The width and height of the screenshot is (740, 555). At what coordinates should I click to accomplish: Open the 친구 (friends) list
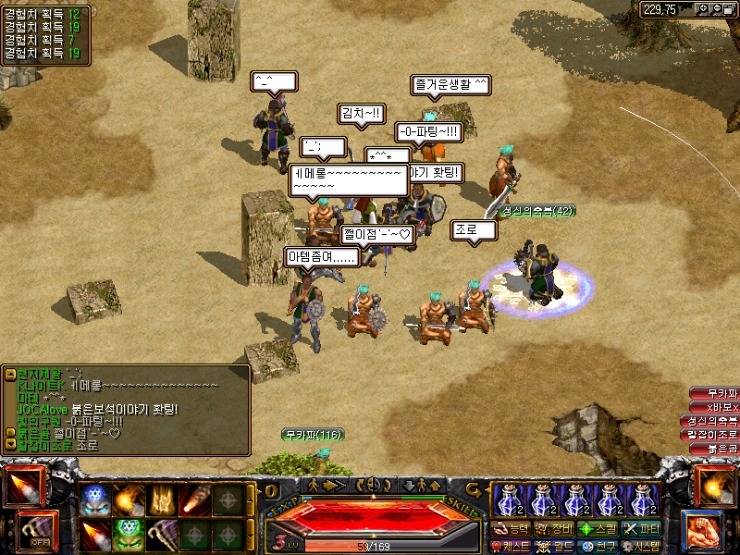(x=598, y=546)
